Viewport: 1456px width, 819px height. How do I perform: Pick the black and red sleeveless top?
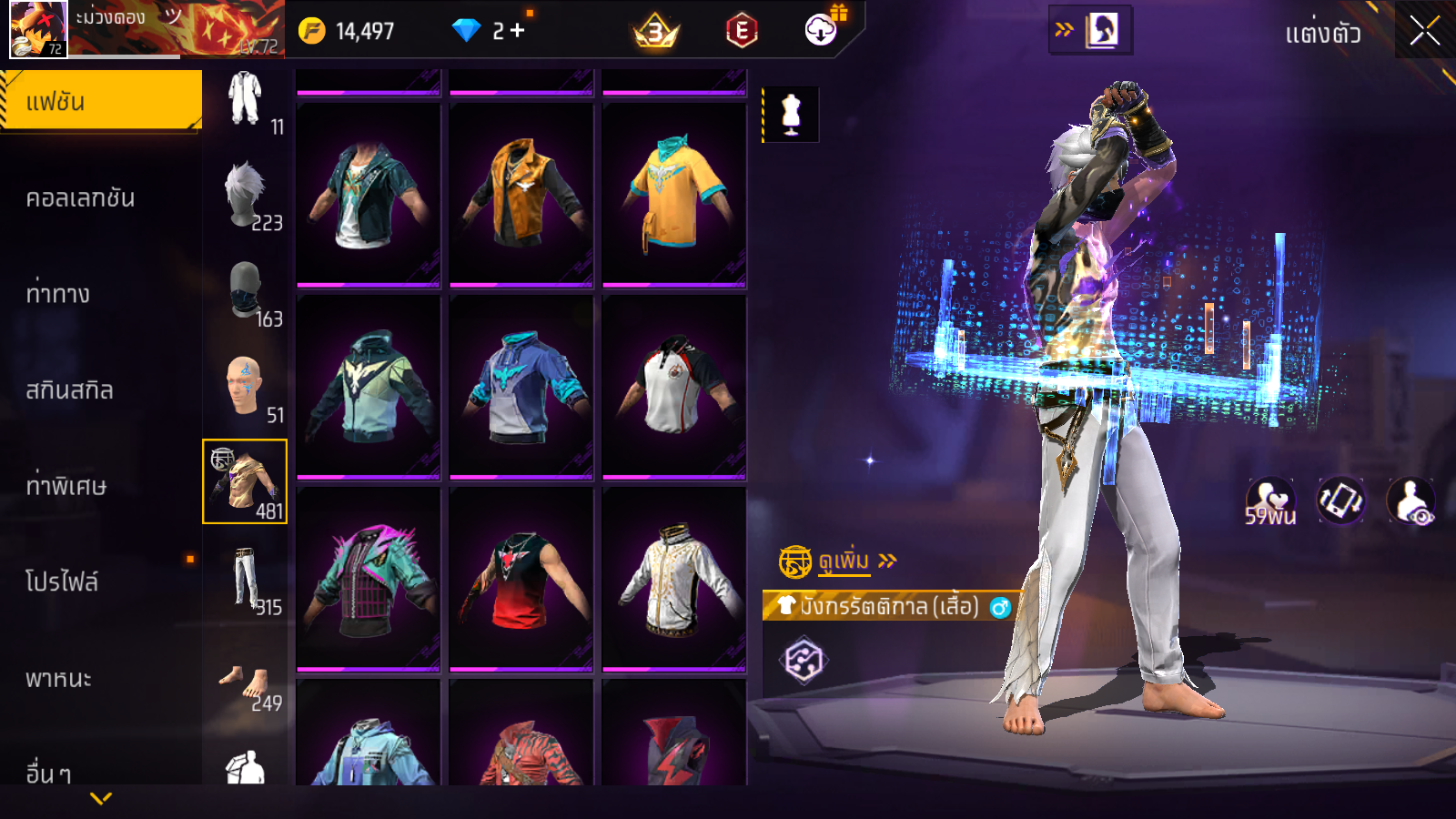point(521,578)
